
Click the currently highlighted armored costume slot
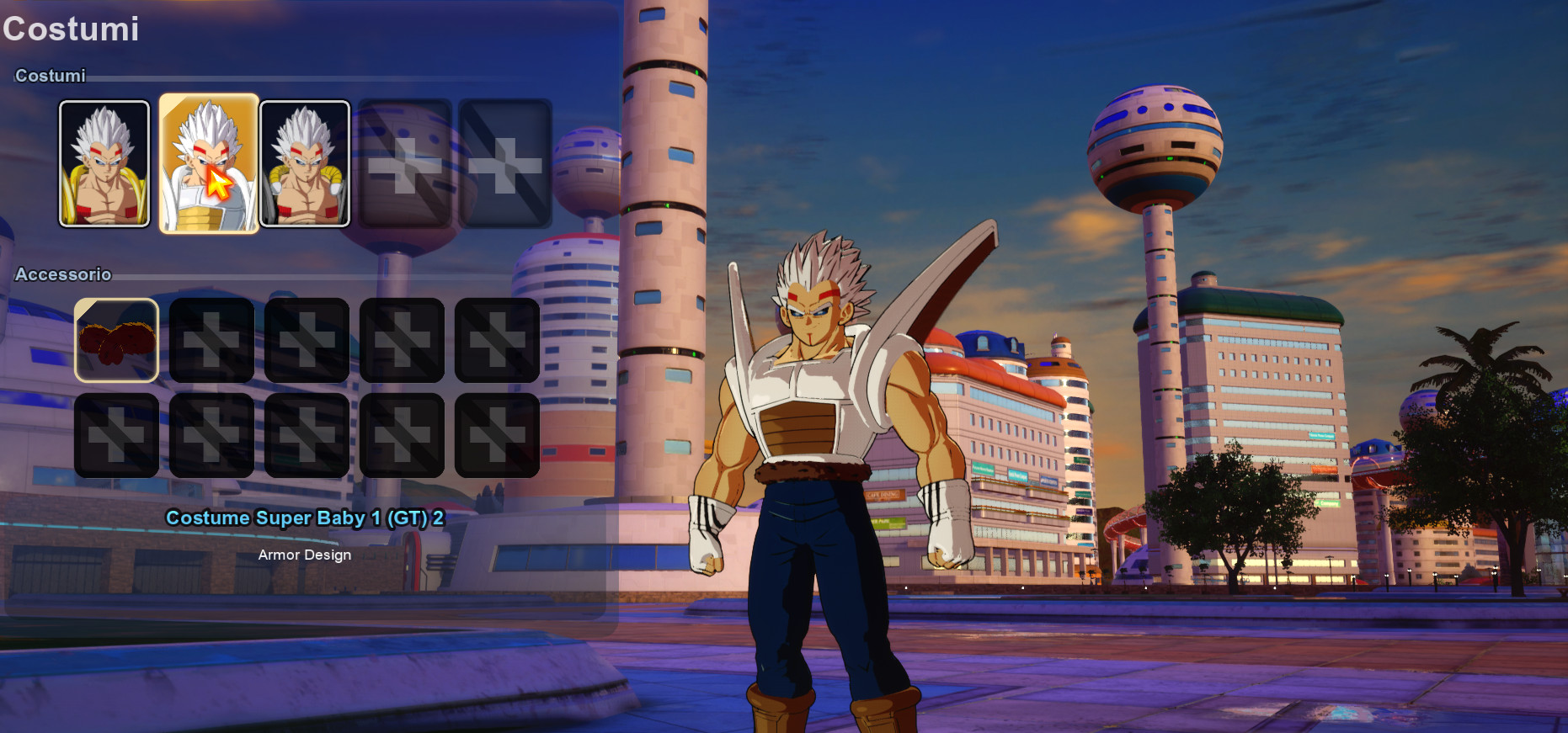coord(209,164)
